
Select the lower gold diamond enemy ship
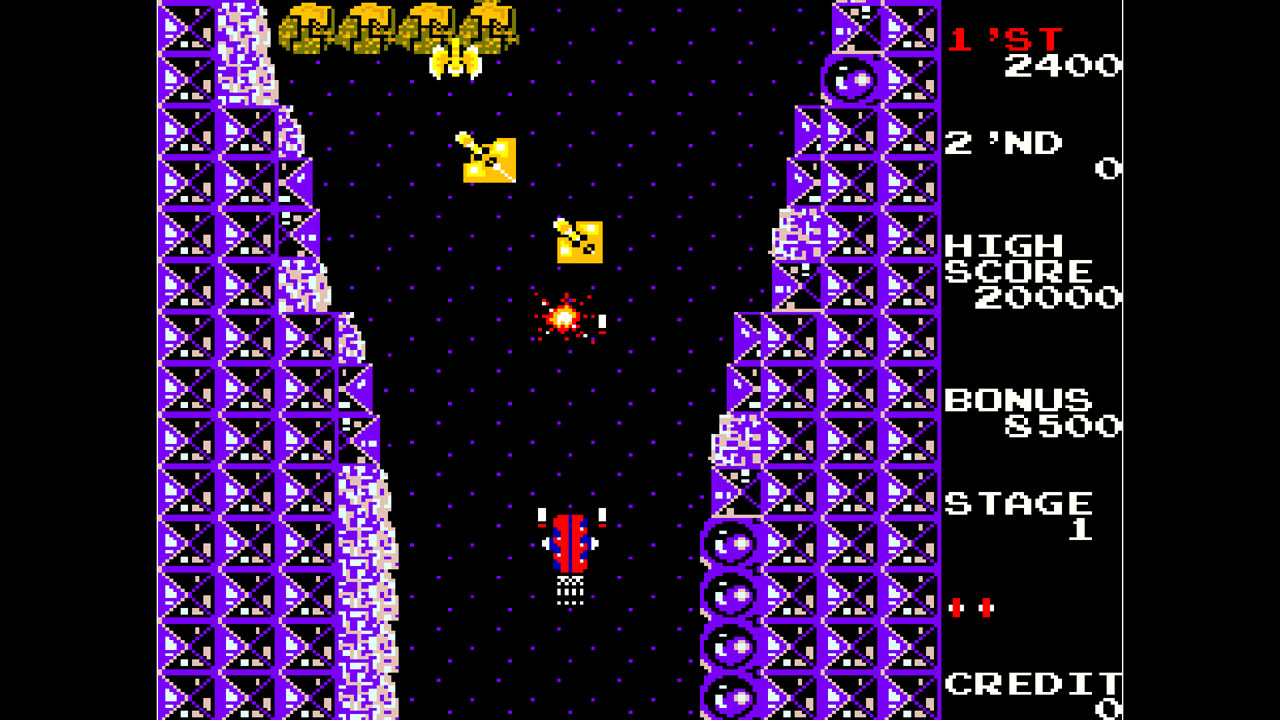pyautogui.click(x=578, y=240)
